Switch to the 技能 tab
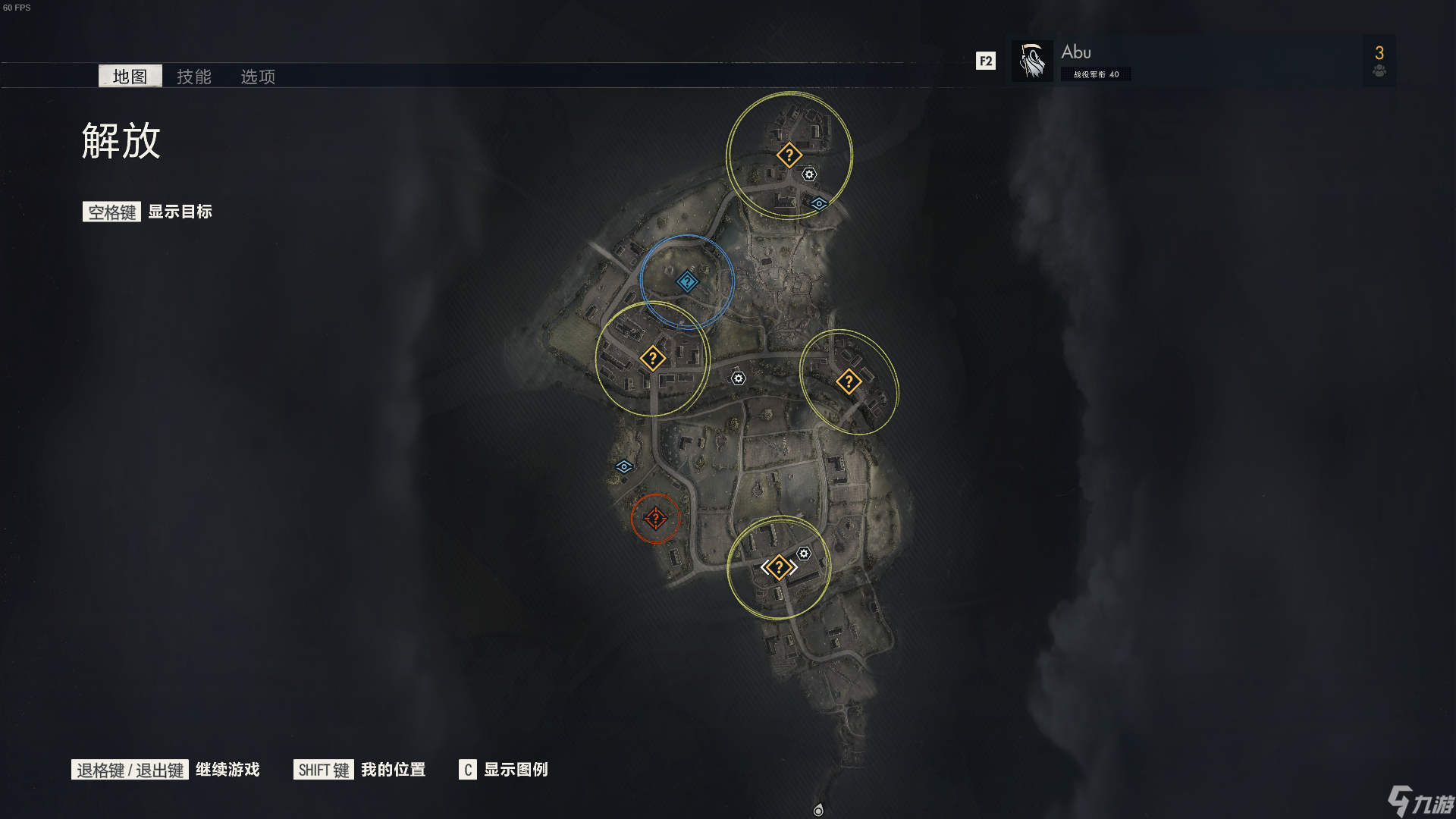The image size is (1456, 819). (x=194, y=76)
